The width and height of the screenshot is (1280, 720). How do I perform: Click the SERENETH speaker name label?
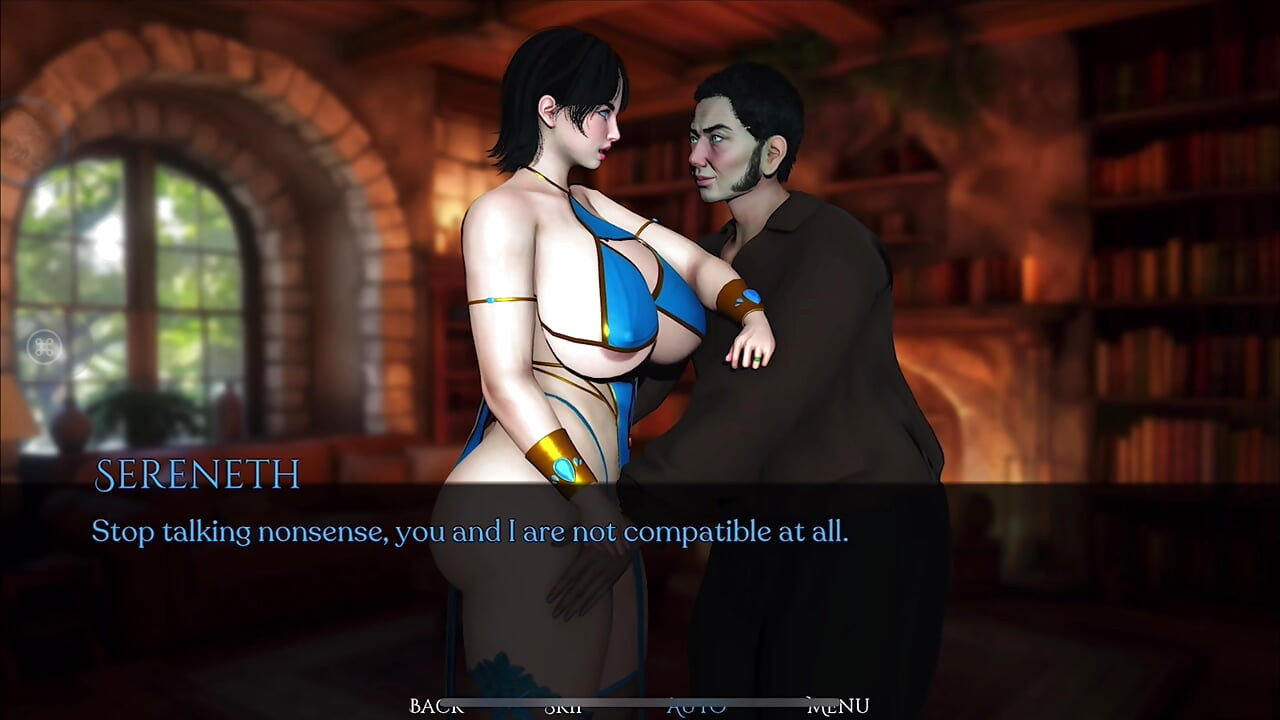196,477
